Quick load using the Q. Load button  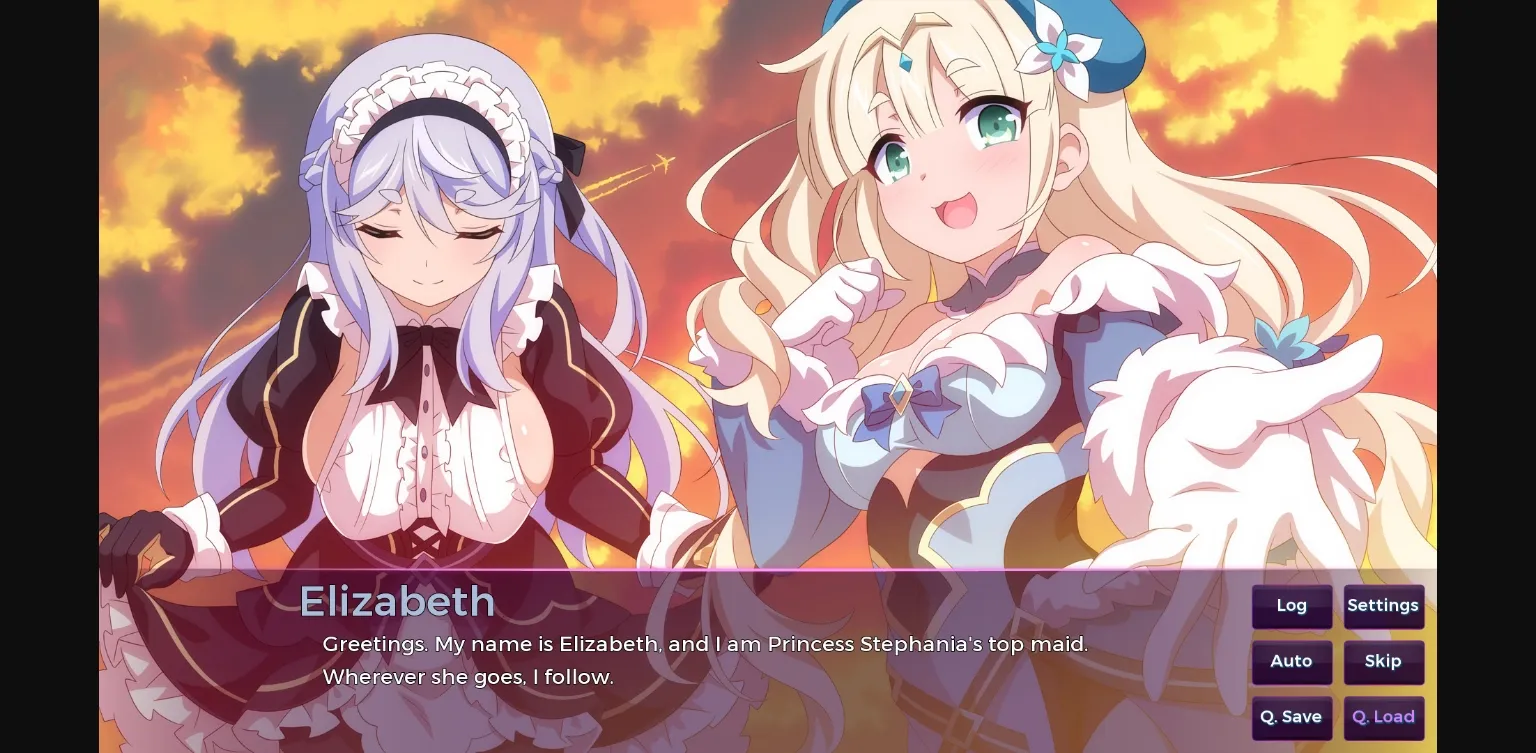coord(1383,716)
